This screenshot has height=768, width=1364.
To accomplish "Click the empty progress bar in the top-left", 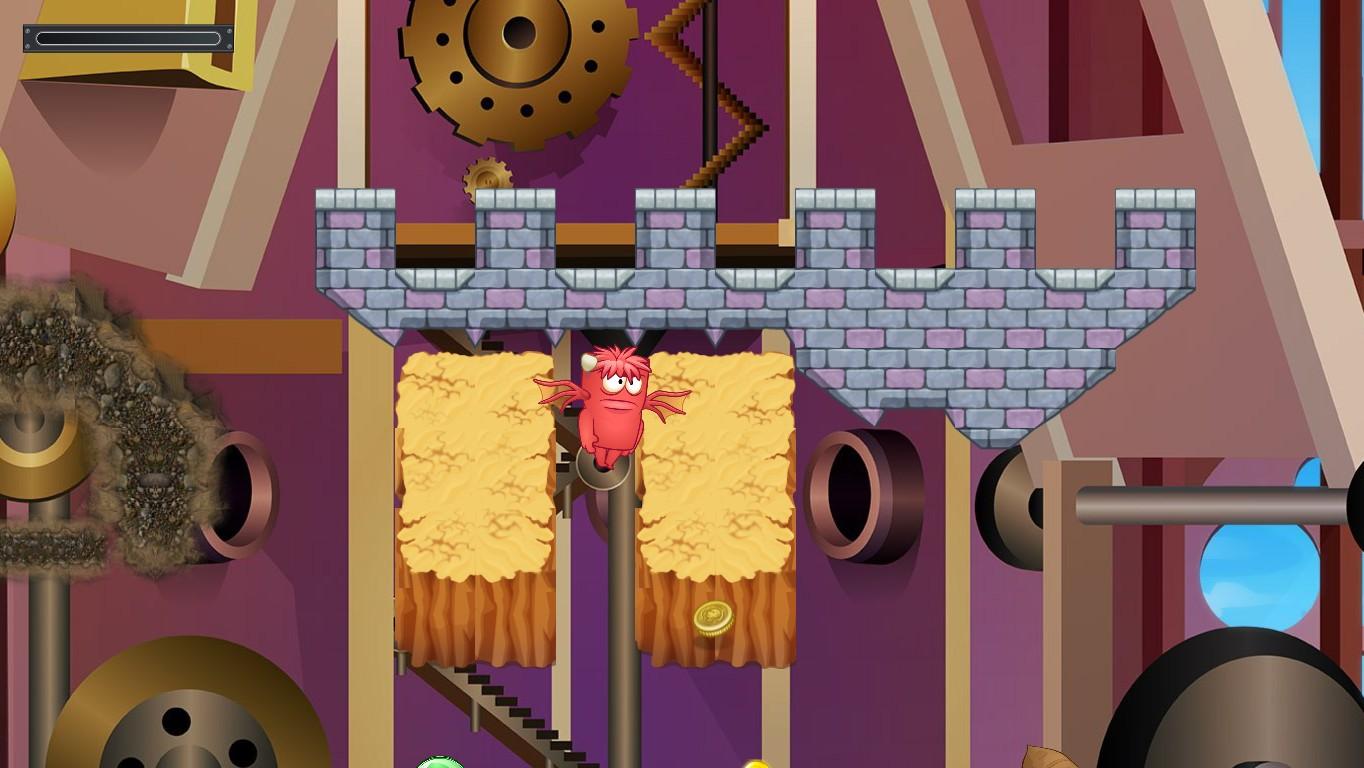I will (127, 37).
